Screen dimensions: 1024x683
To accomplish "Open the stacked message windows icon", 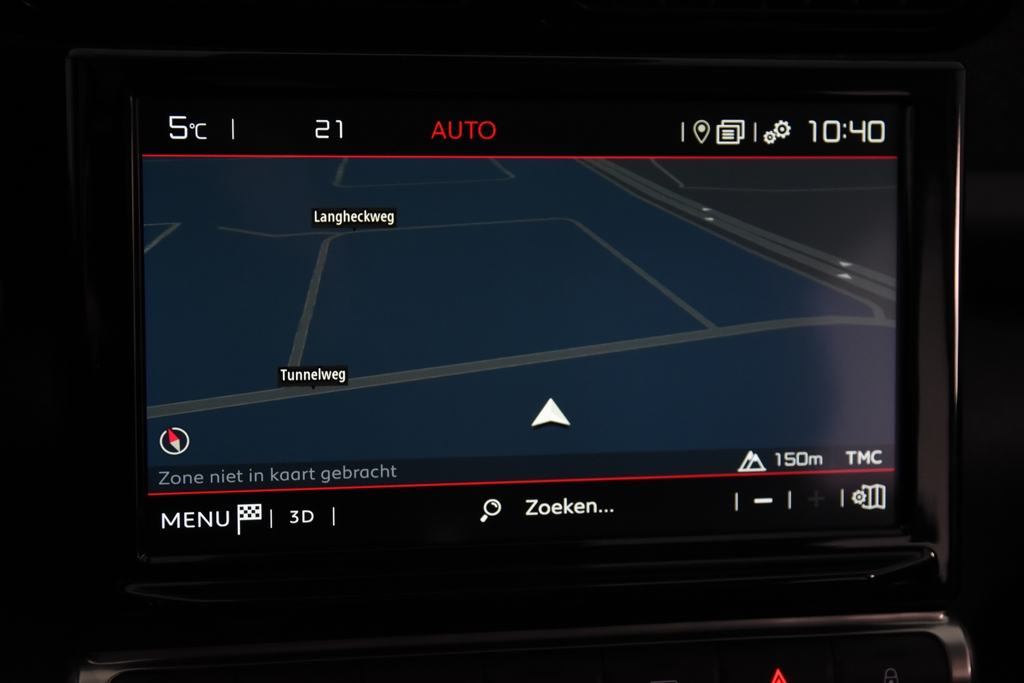I will point(731,132).
